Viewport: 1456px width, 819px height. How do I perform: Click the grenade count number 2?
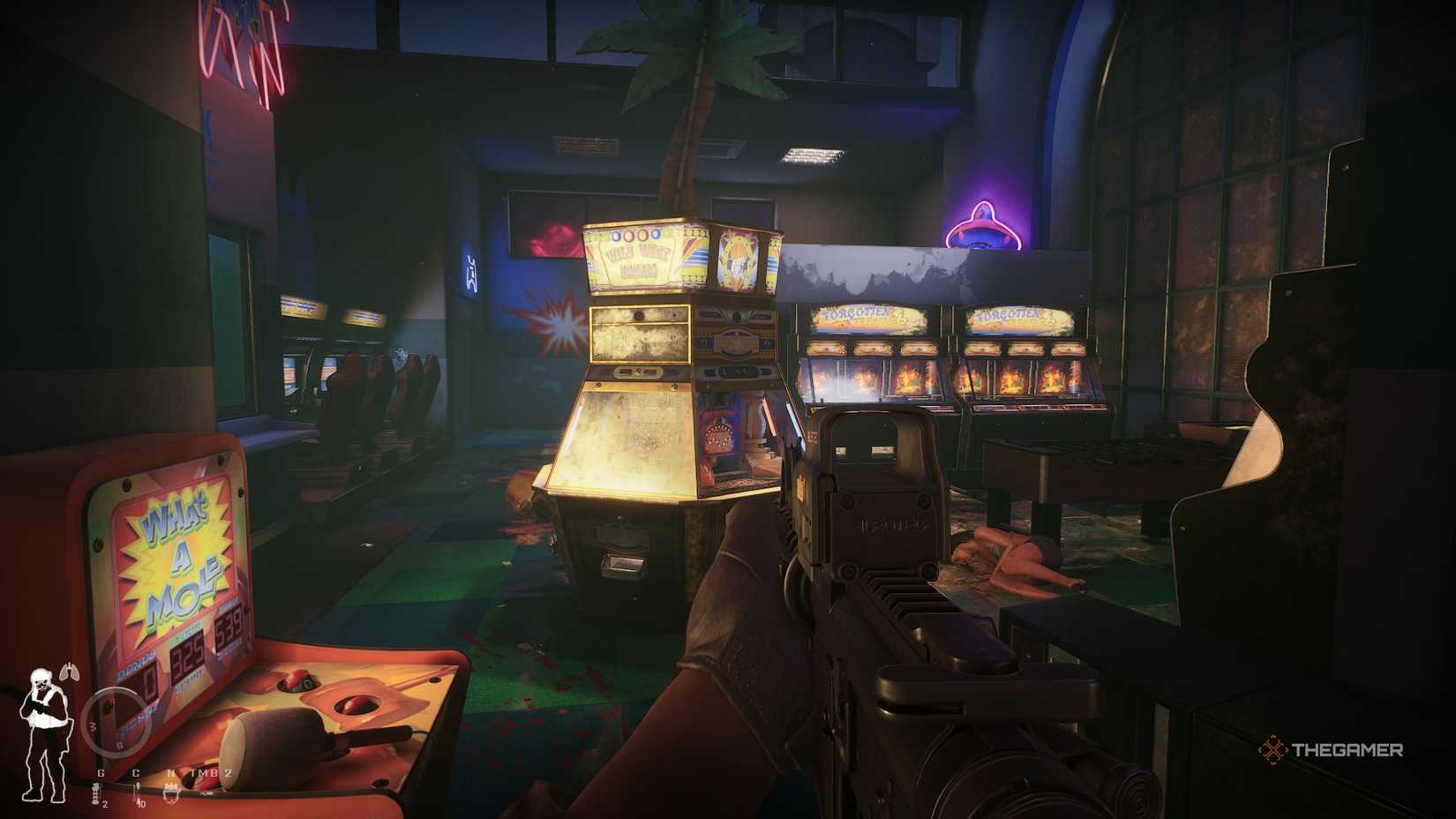pyautogui.click(x=105, y=805)
